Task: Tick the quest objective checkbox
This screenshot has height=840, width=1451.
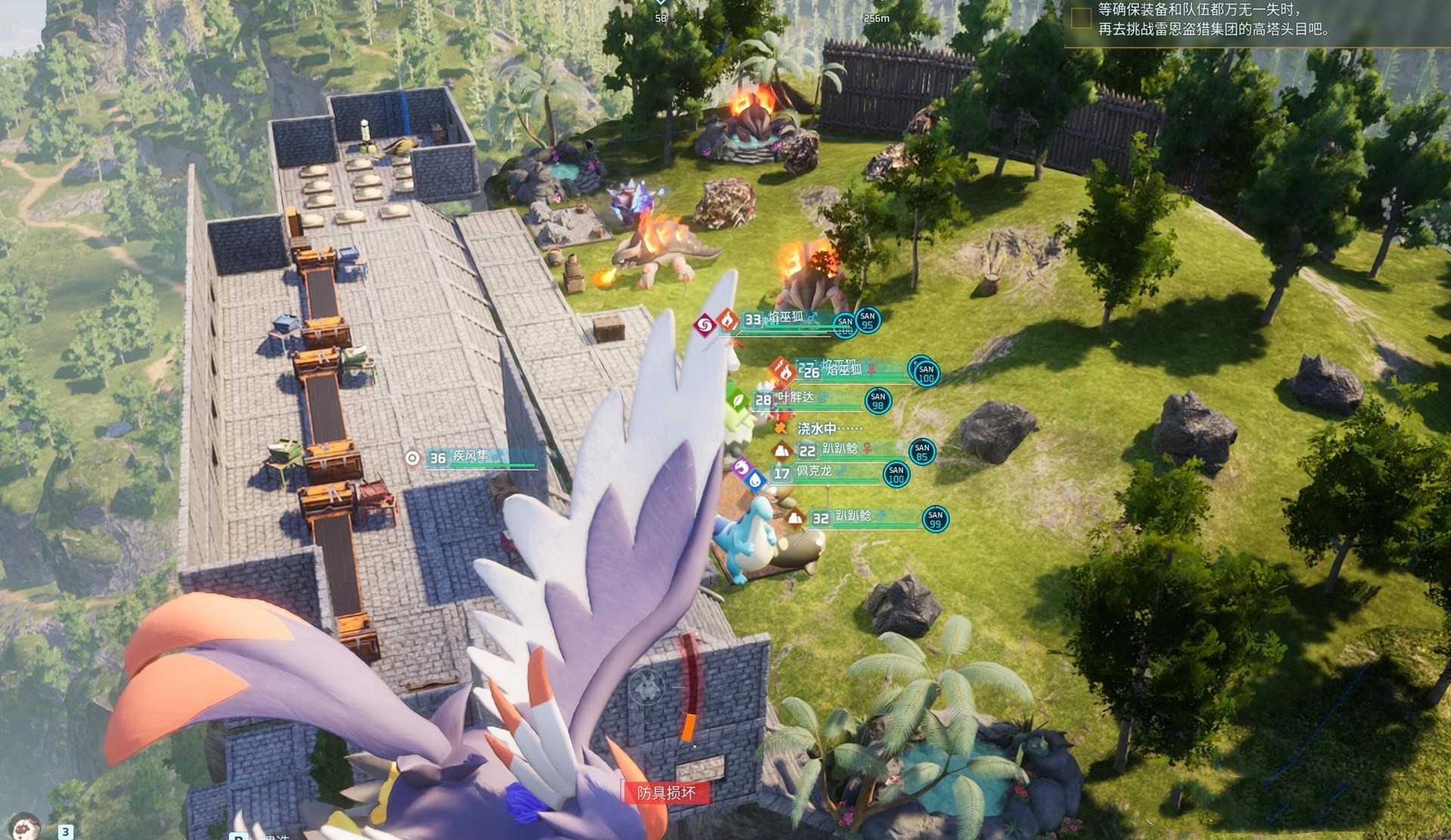Action: [1081, 17]
